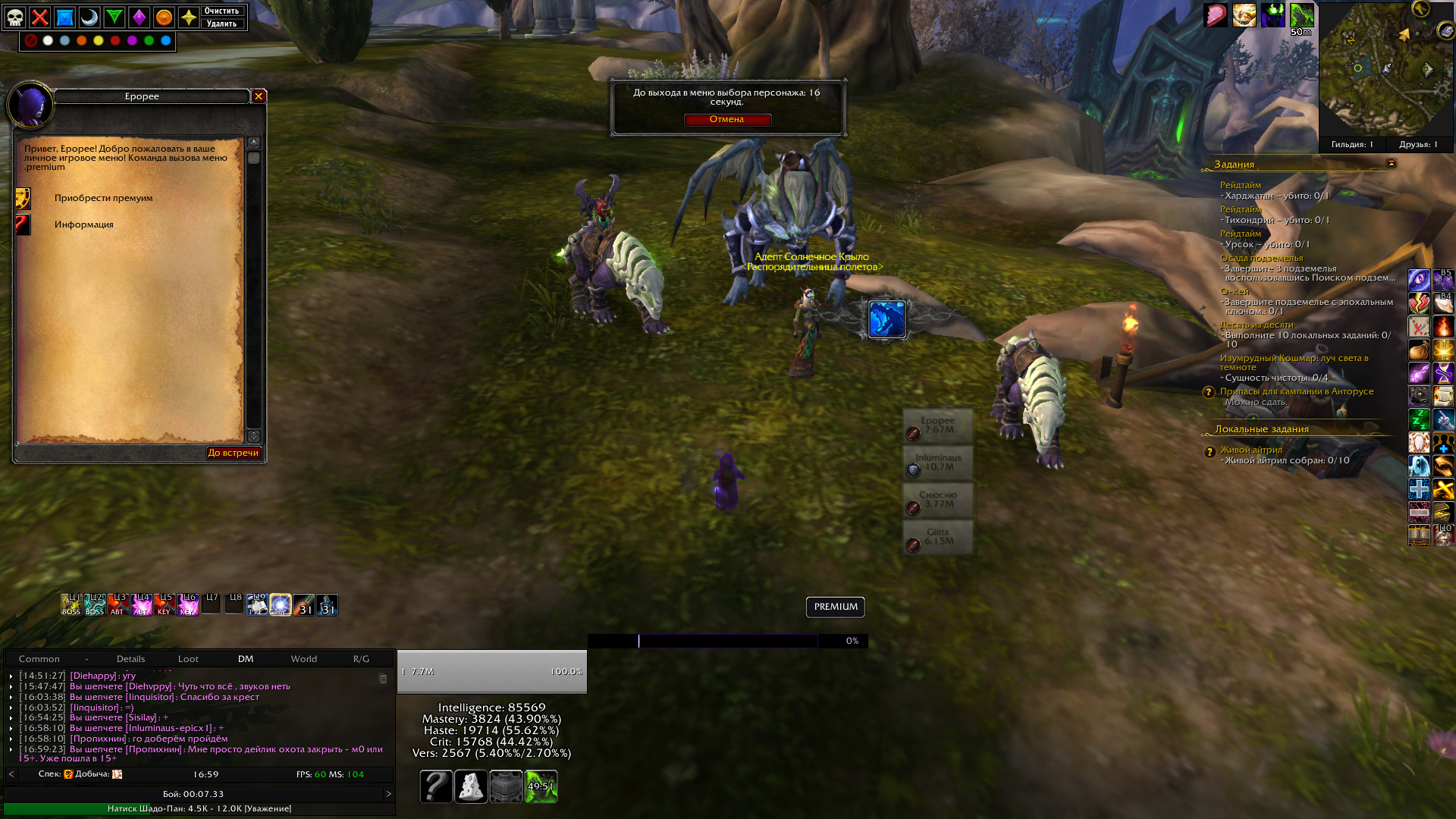Screen dimensions: 1456x819
Task: Open the Common chat tab
Action: (x=39, y=659)
